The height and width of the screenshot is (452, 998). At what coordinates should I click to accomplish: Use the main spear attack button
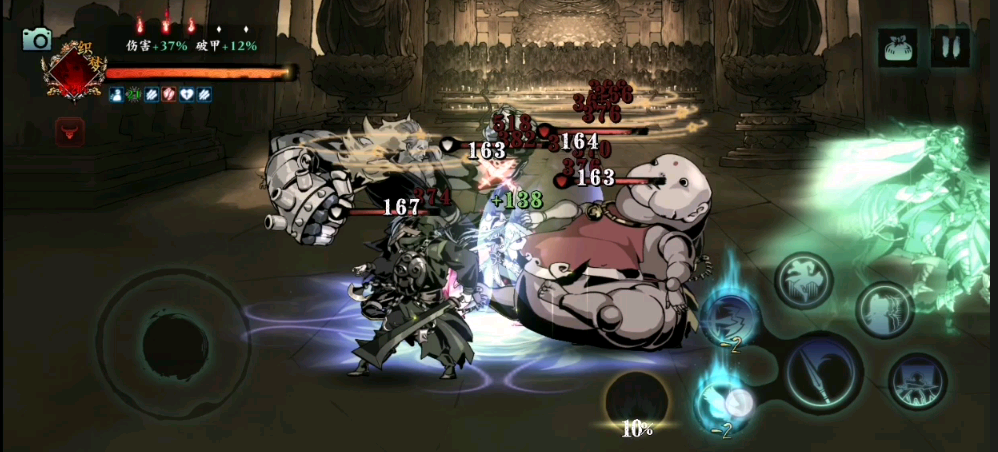[823, 372]
